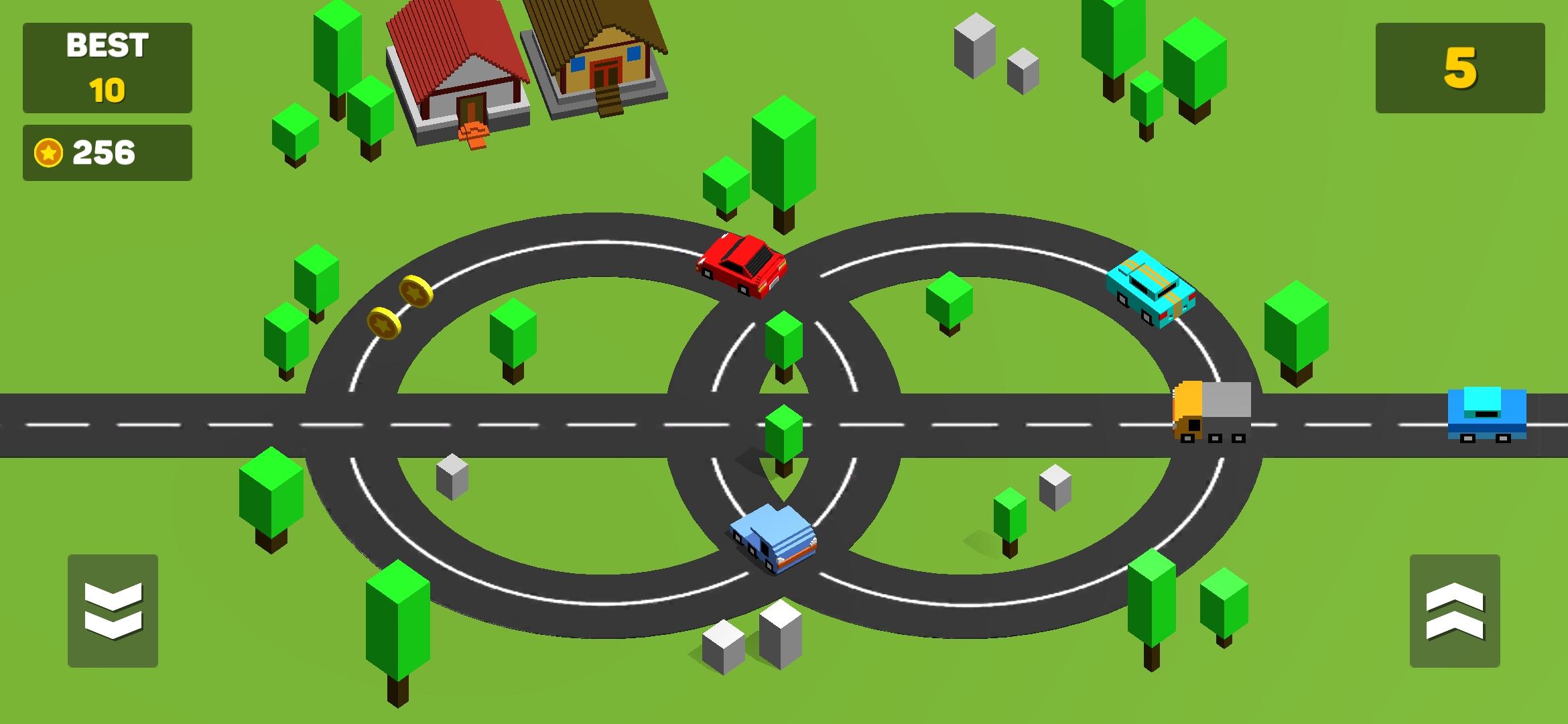Expand the BEST score panel
The image size is (1568, 724).
pos(107,67)
